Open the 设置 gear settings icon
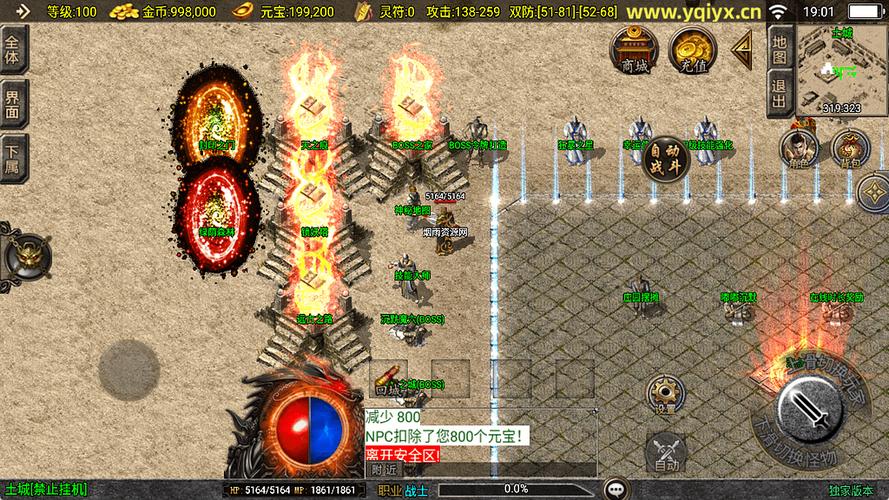Image resolution: width=889 pixels, height=500 pixels. point(664,394)
